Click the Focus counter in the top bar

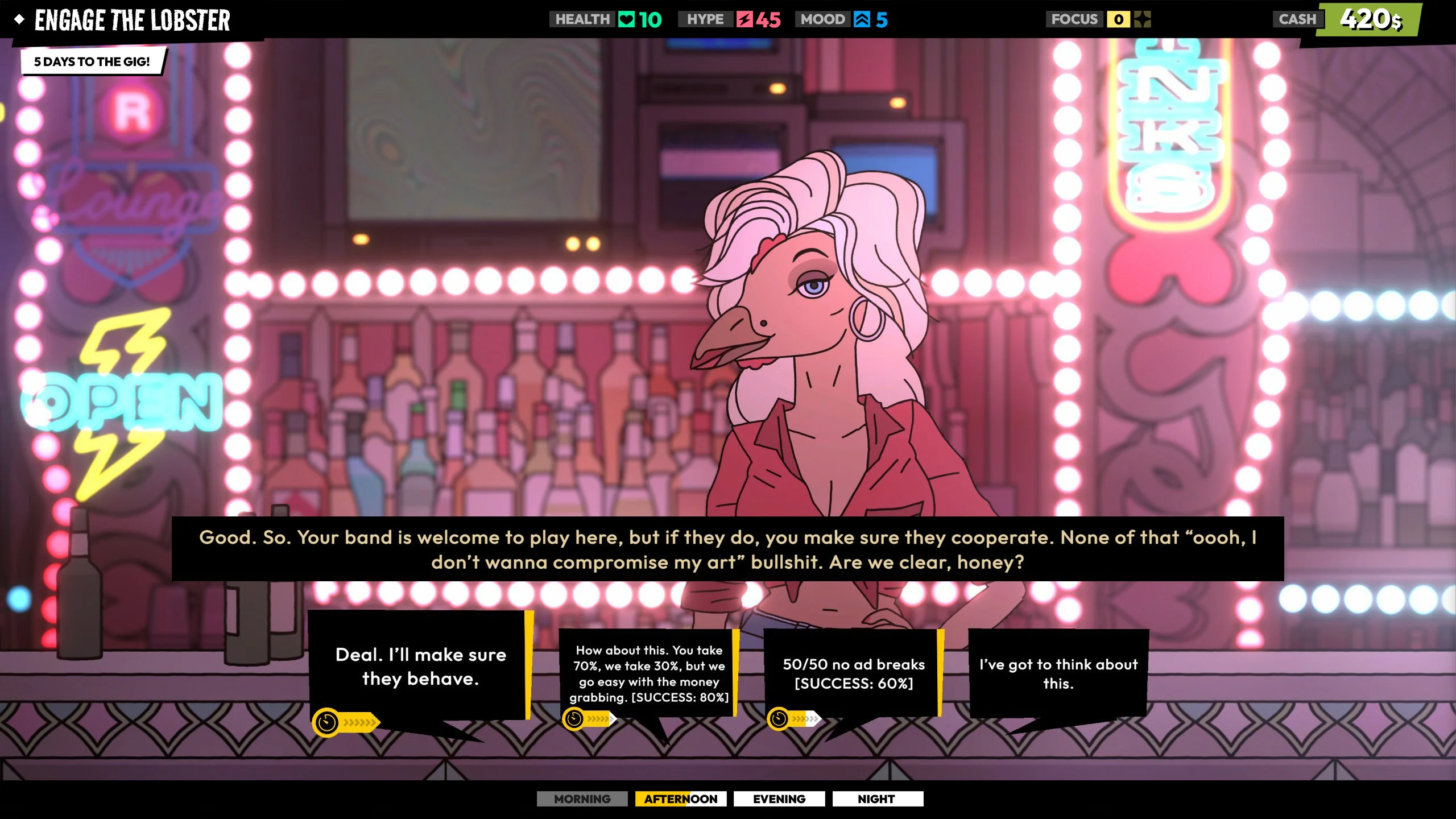coord(1118,19)
